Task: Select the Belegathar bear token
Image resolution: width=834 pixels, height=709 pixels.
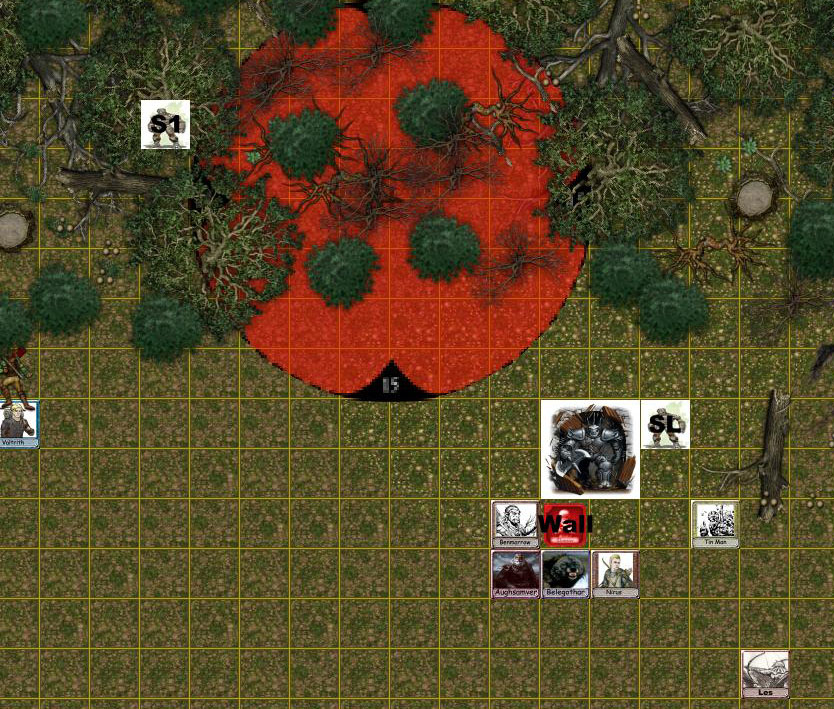Action: (x=565, y=573)
